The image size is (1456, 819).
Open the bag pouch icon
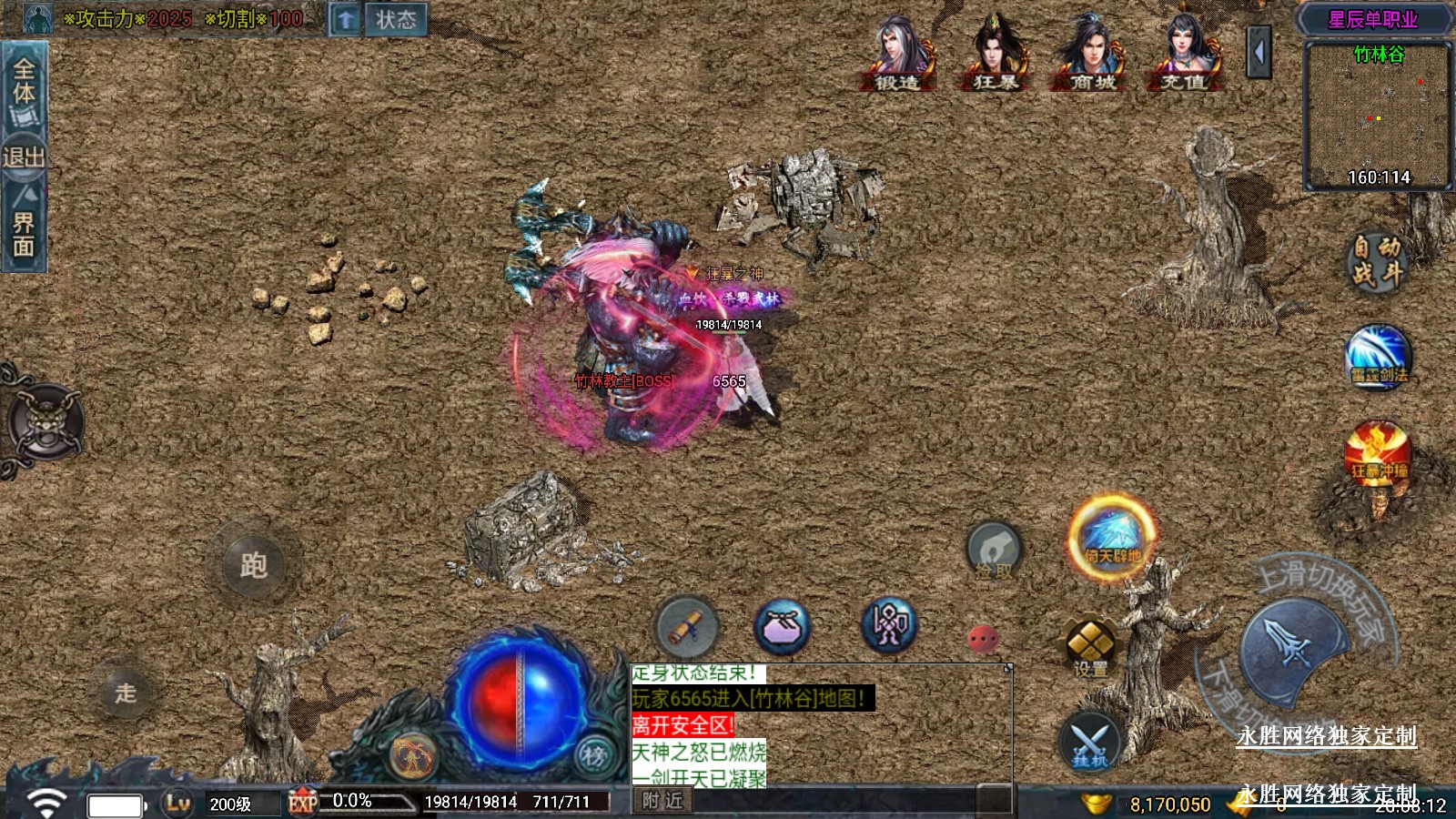(x=782, y=626)
